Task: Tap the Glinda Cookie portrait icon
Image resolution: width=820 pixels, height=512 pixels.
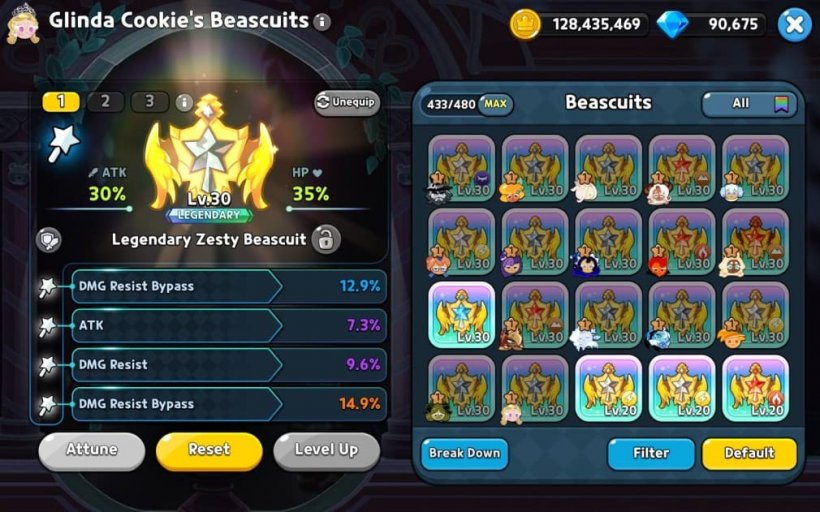Action: tap(22, 22)
